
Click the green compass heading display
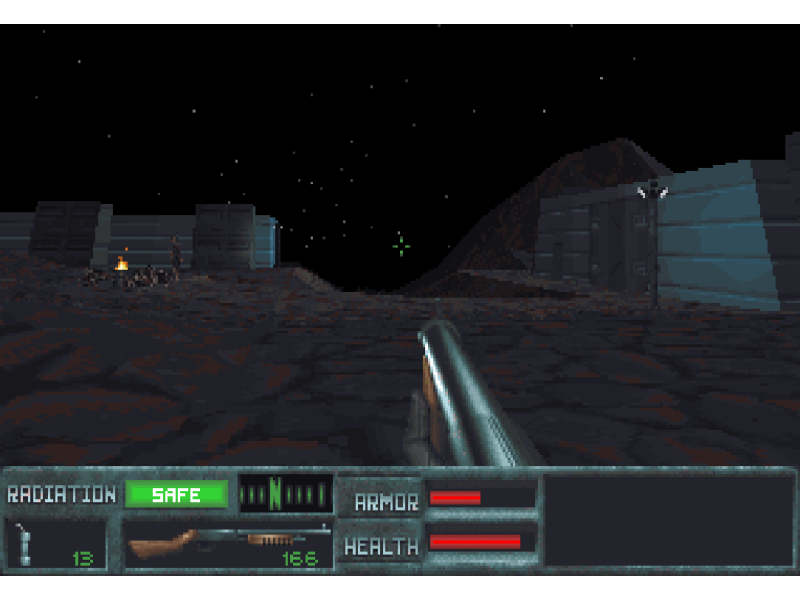tap(285, 494)
